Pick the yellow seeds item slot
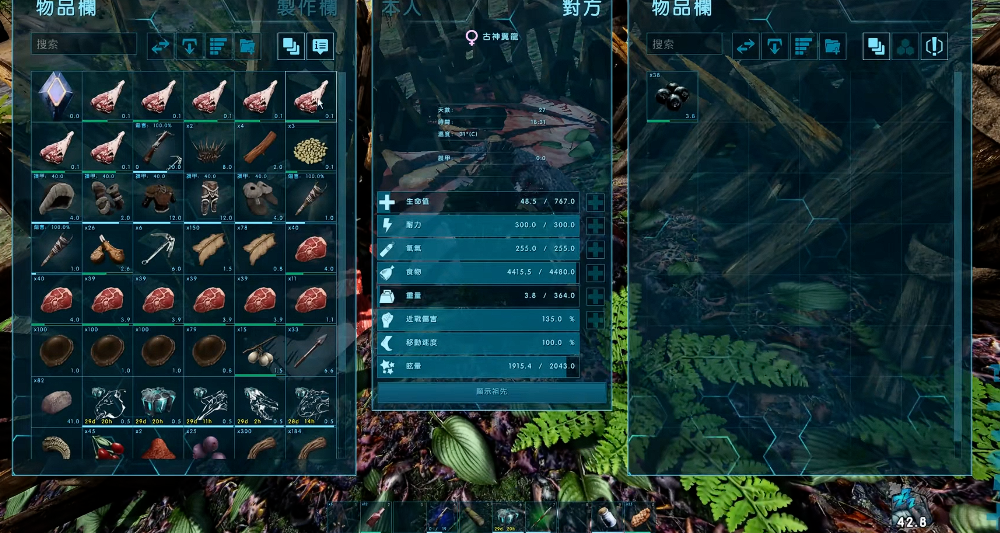The image size is (1000, 533). tap(311, 147)
